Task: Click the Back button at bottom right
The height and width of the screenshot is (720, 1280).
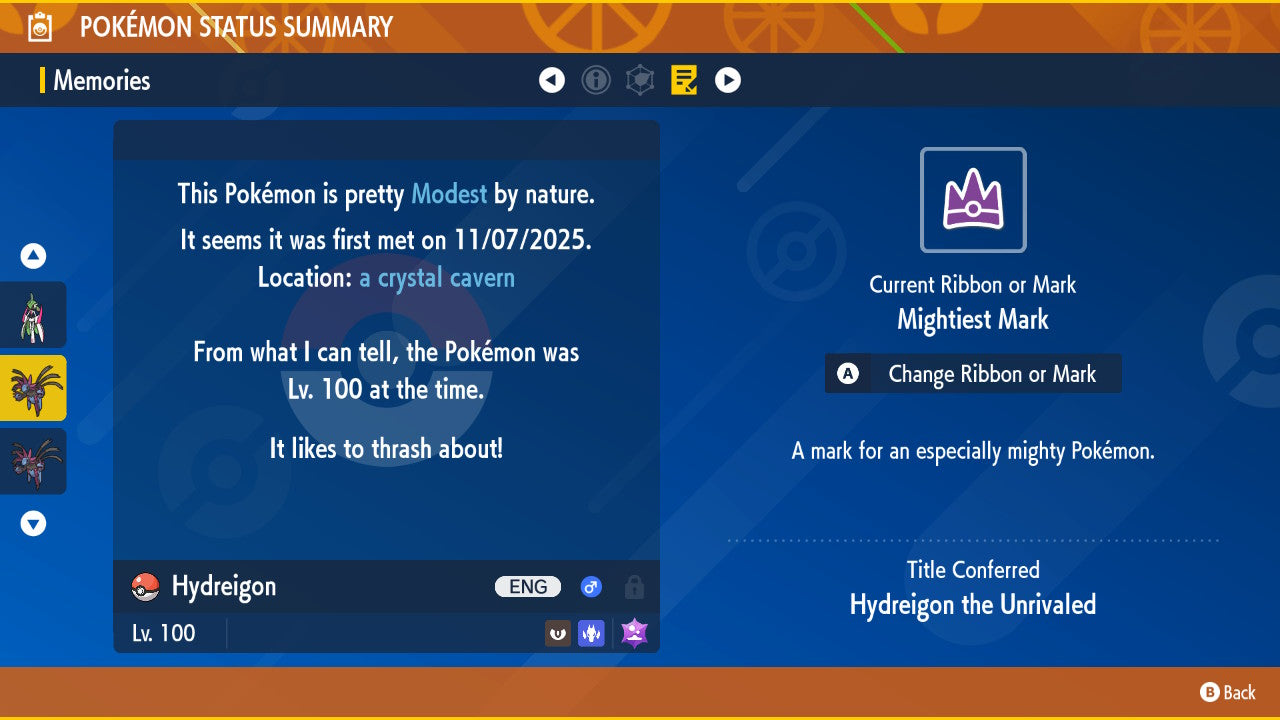Action: 1225,692
